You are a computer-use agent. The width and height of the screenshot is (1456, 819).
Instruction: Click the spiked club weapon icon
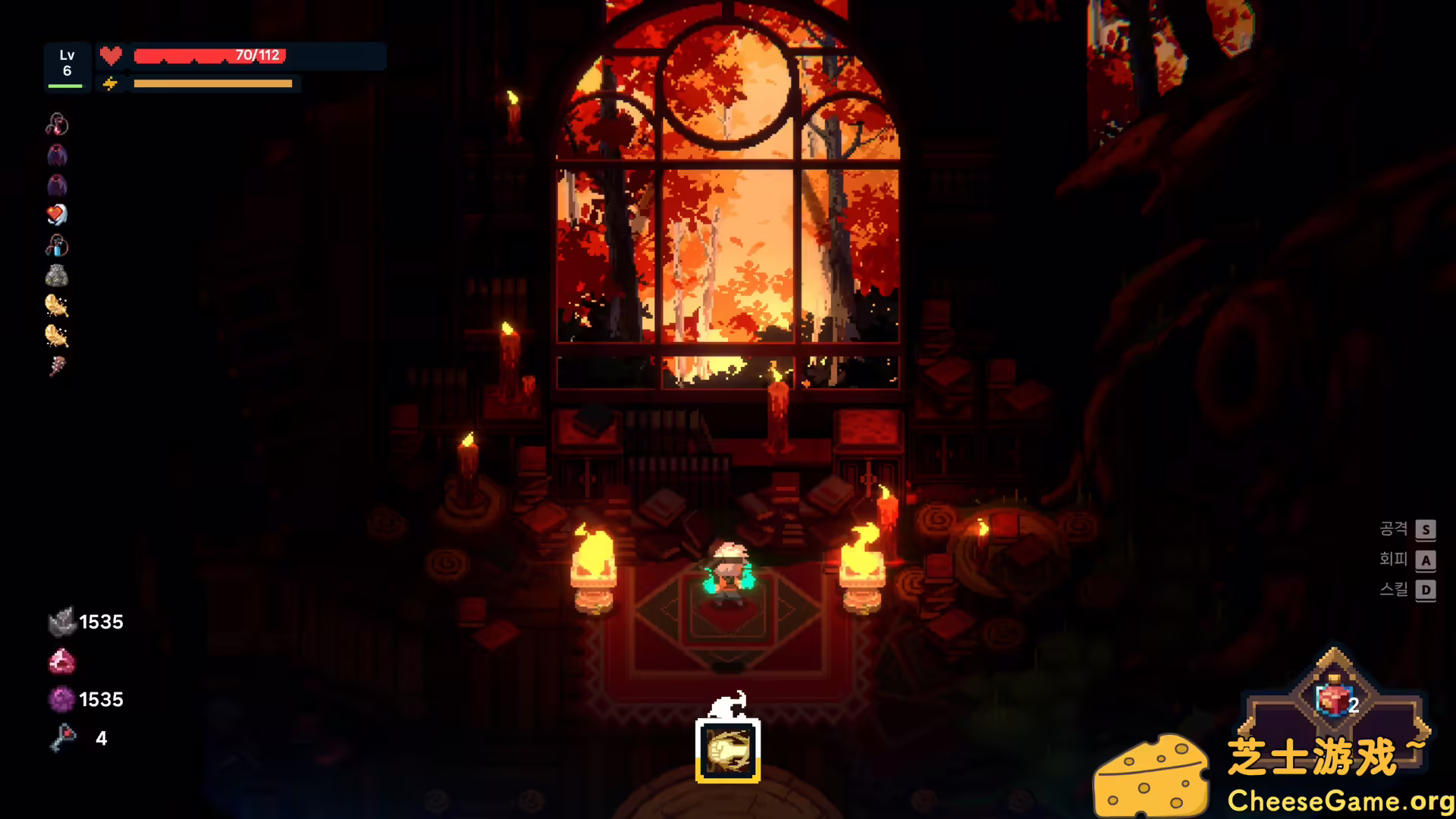(58, 366)
